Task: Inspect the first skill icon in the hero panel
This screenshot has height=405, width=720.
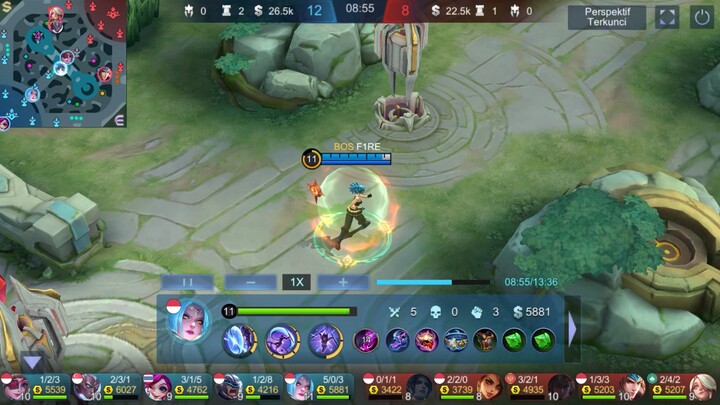Action: [x=240, y=340]
